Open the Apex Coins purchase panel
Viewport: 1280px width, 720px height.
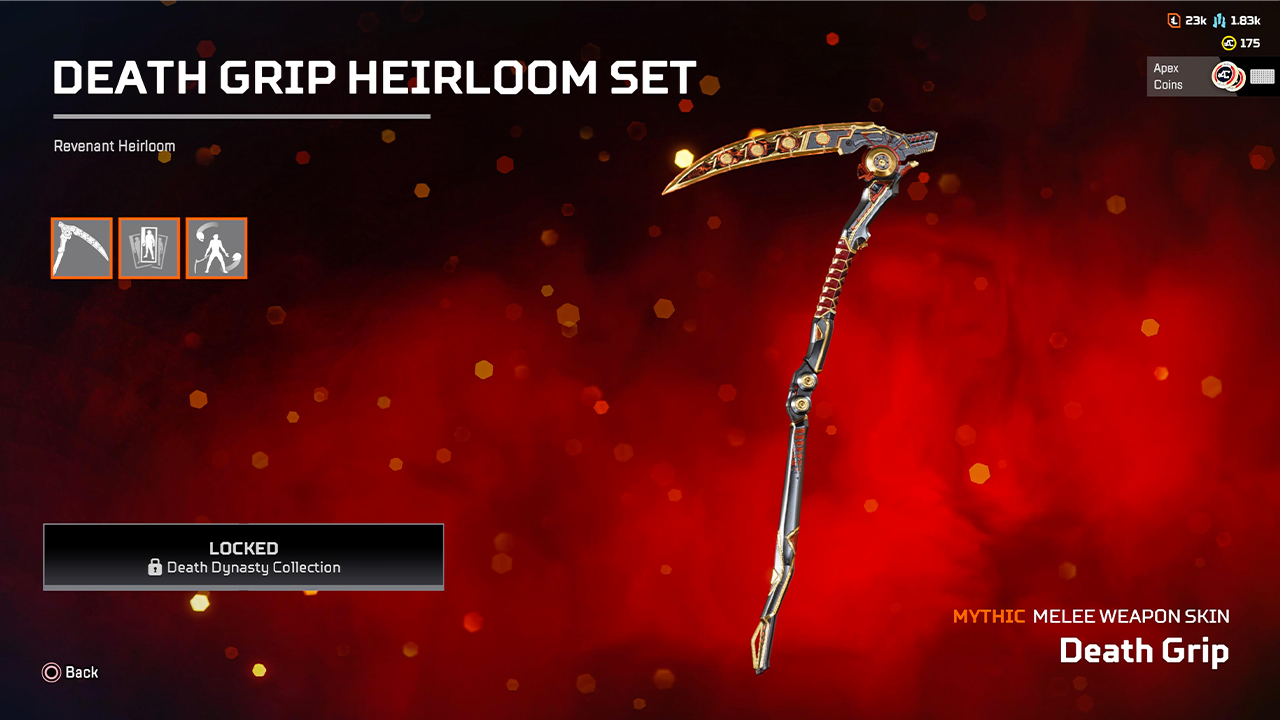pyautogui.click(x=1210, y=75)
